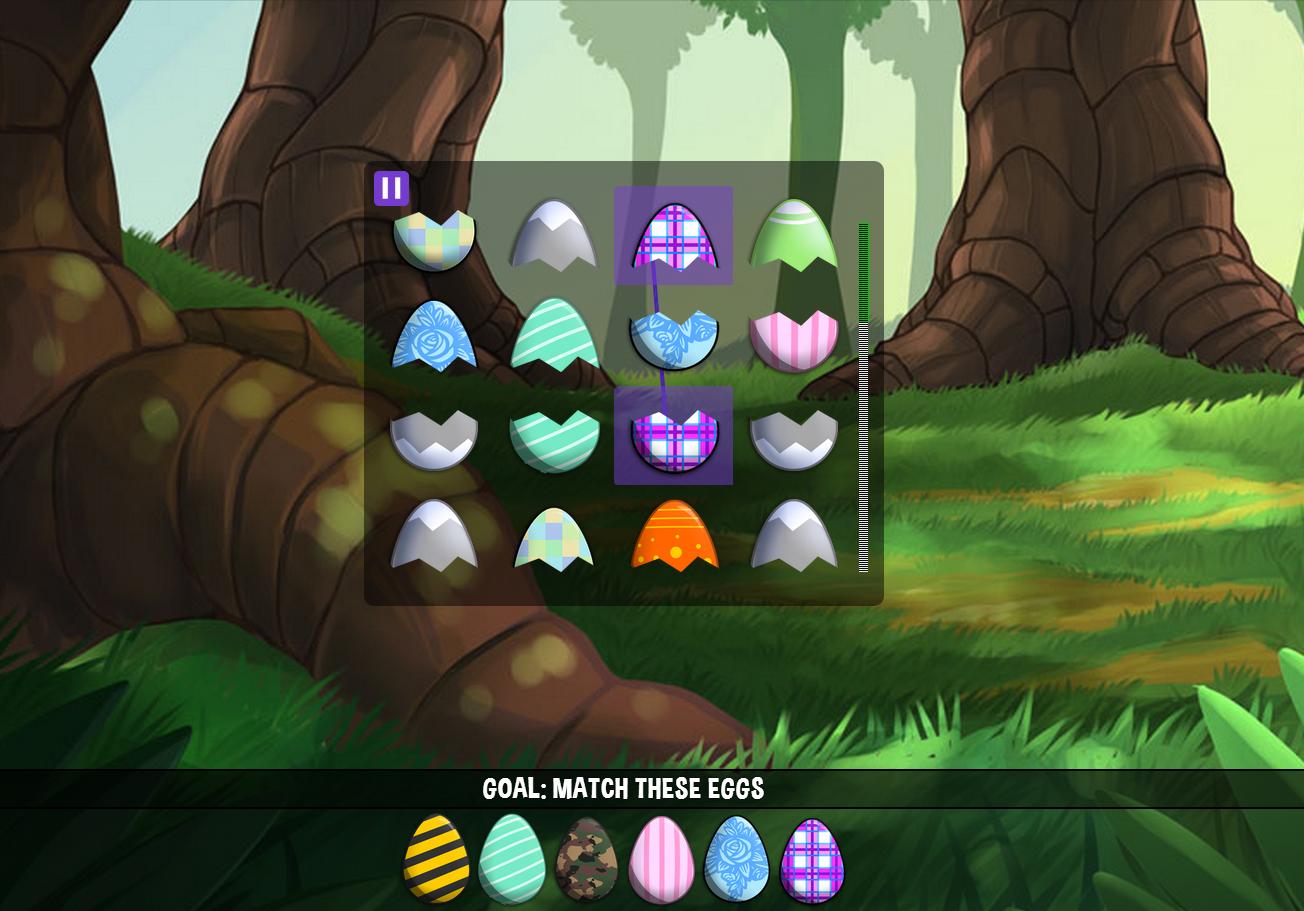The height and width of the screenshot is (911, 1304).
Task: Click the silver egg in the bottom-right corner
Action: coord(795,540)
